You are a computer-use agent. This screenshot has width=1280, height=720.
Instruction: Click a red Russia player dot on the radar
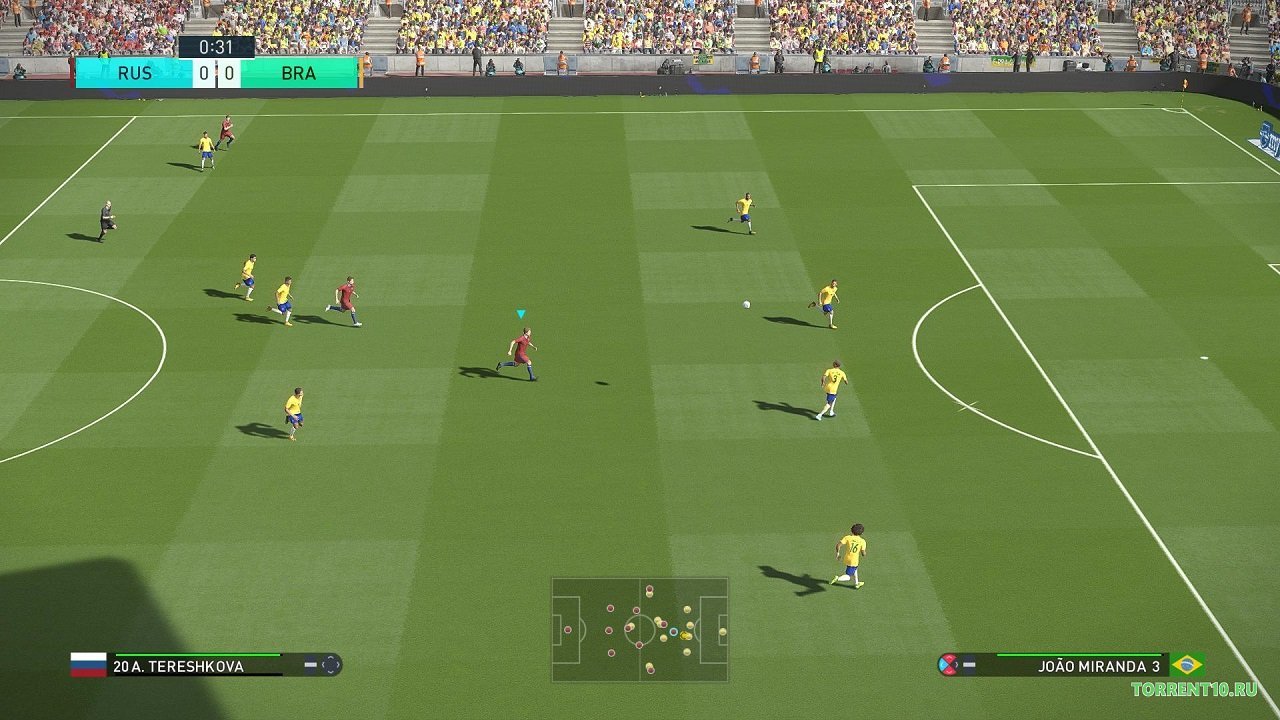click(x=608, y=607)
